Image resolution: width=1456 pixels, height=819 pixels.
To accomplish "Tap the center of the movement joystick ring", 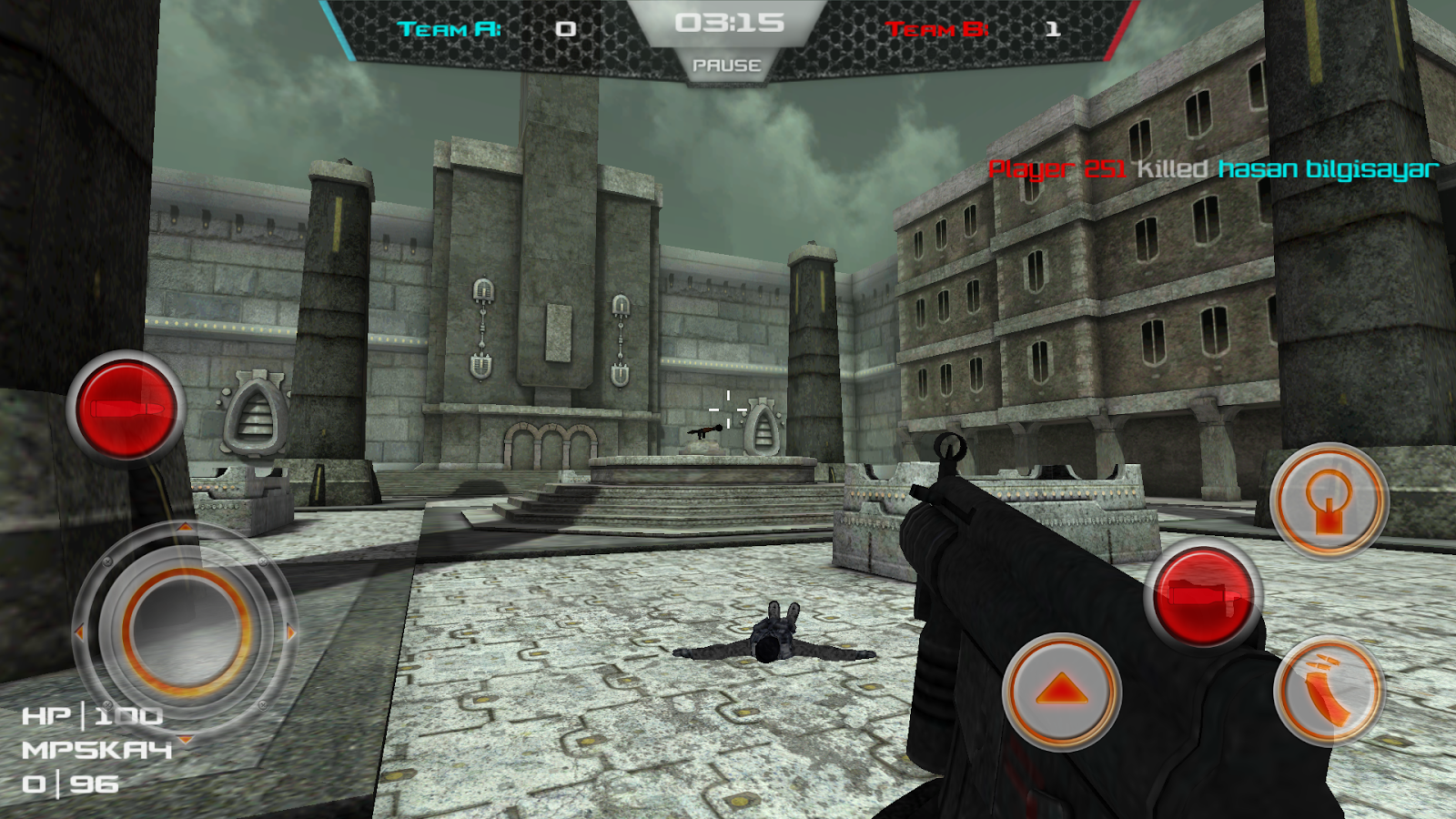I will [187, 632].
